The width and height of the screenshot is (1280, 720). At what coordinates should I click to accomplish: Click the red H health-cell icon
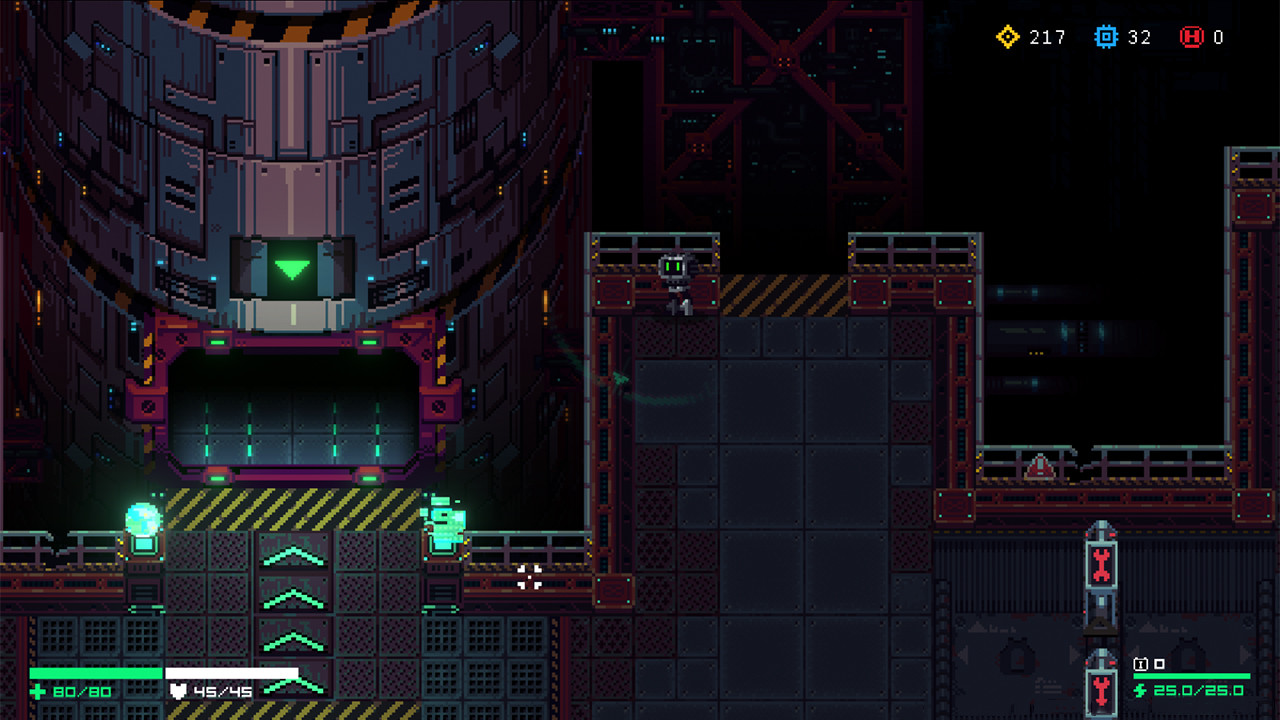1190,38
